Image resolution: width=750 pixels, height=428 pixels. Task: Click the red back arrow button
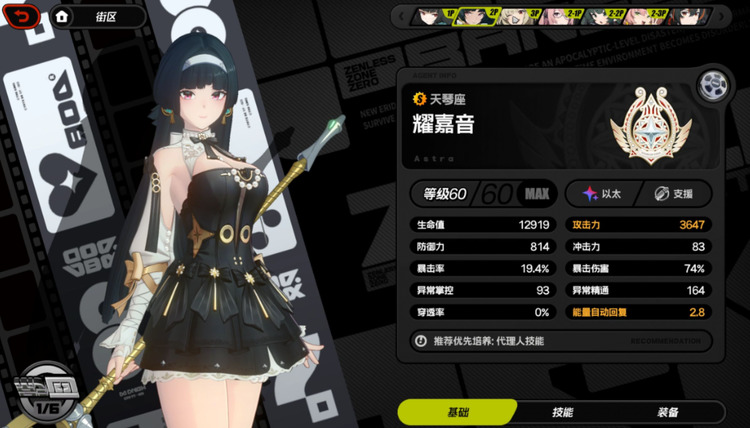pos(26,16)
